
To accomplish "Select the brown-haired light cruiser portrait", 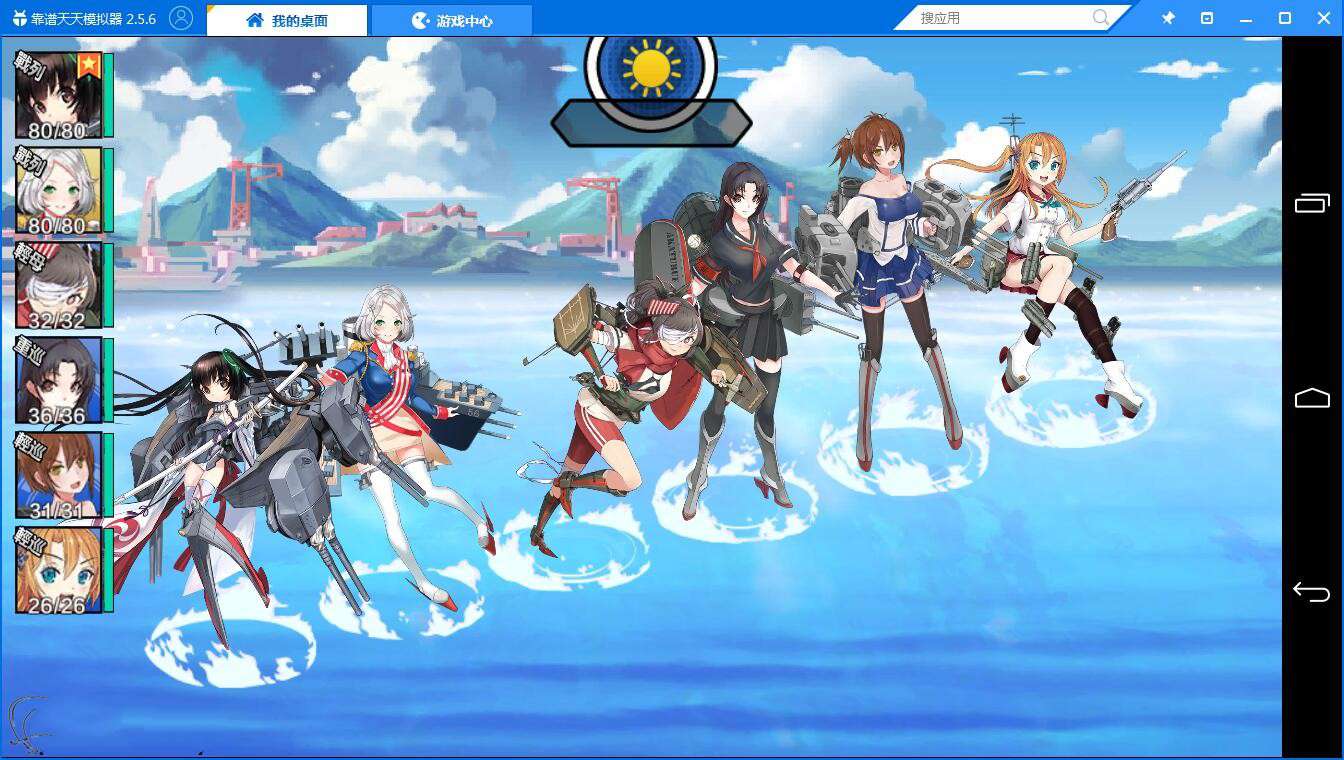I will [x=58, y=475].
